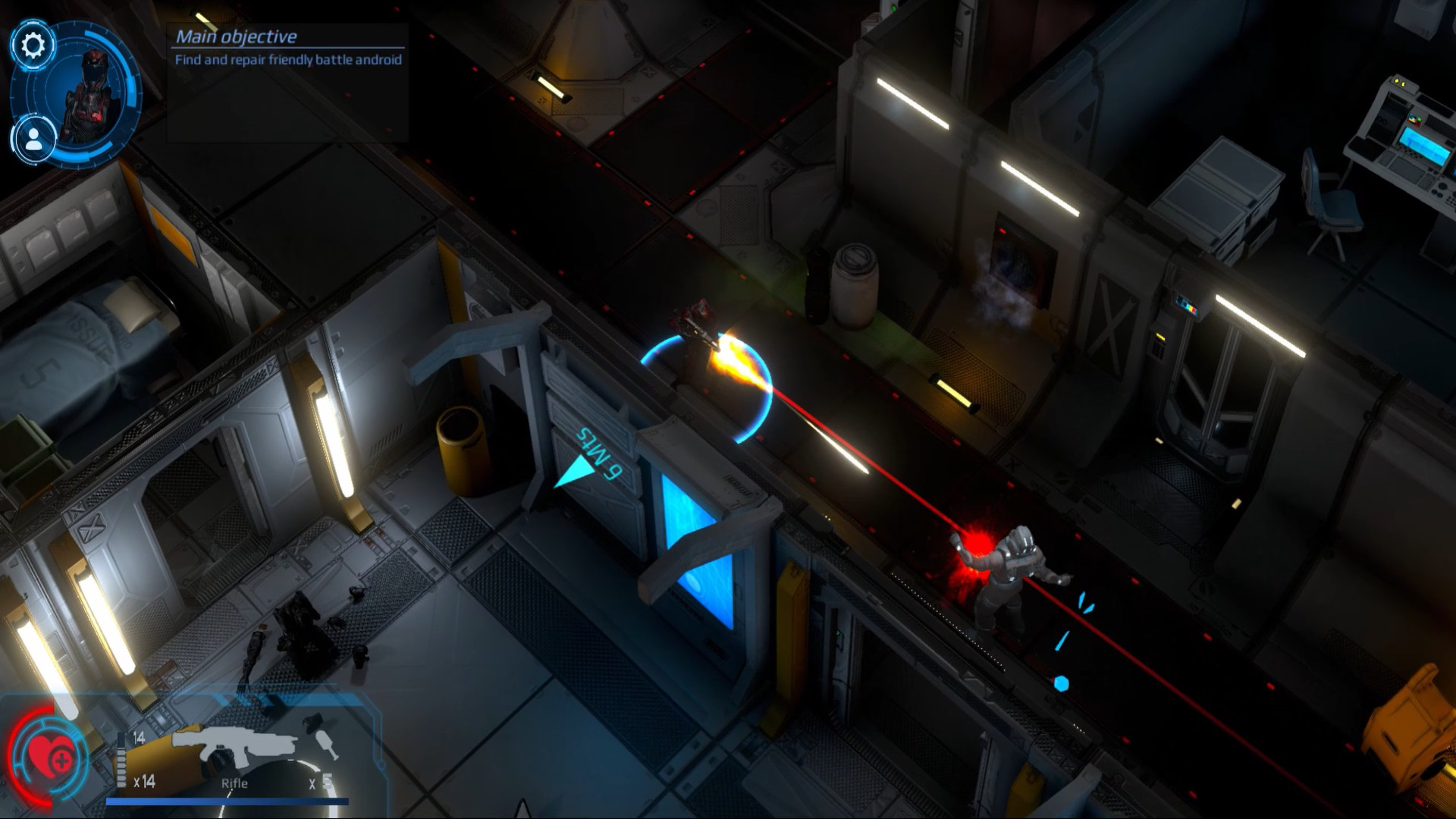Click the medkit plus symbol inside the heart
This screenshot has height=819, width=1456.
click(x=61, y=760)
